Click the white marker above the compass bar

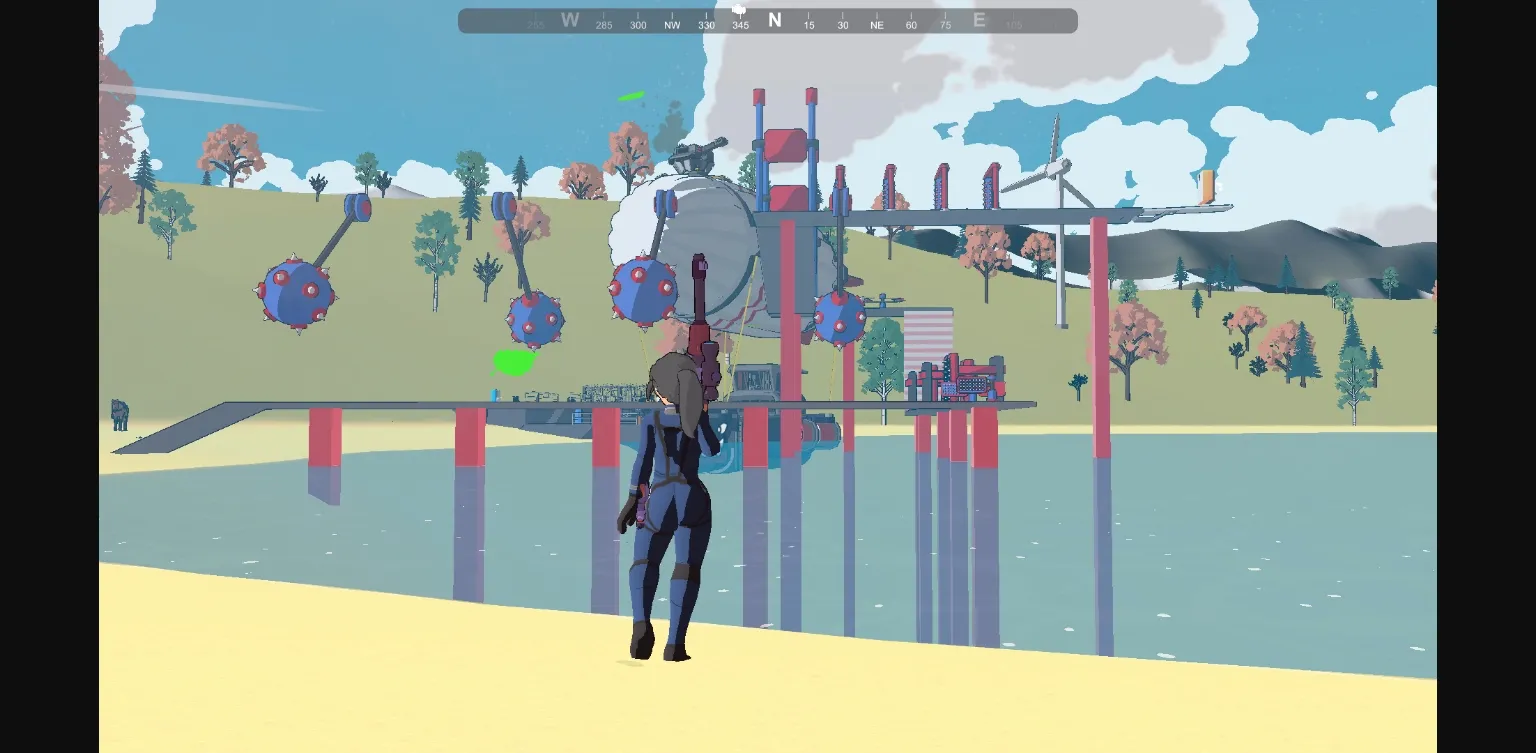740,8
